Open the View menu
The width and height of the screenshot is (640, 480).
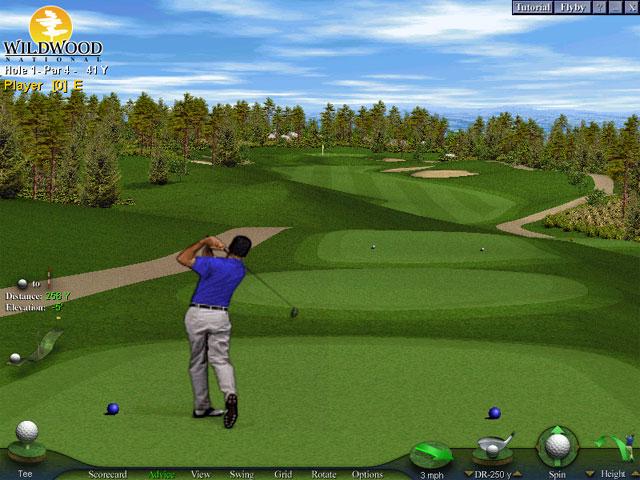click(201, 474)
